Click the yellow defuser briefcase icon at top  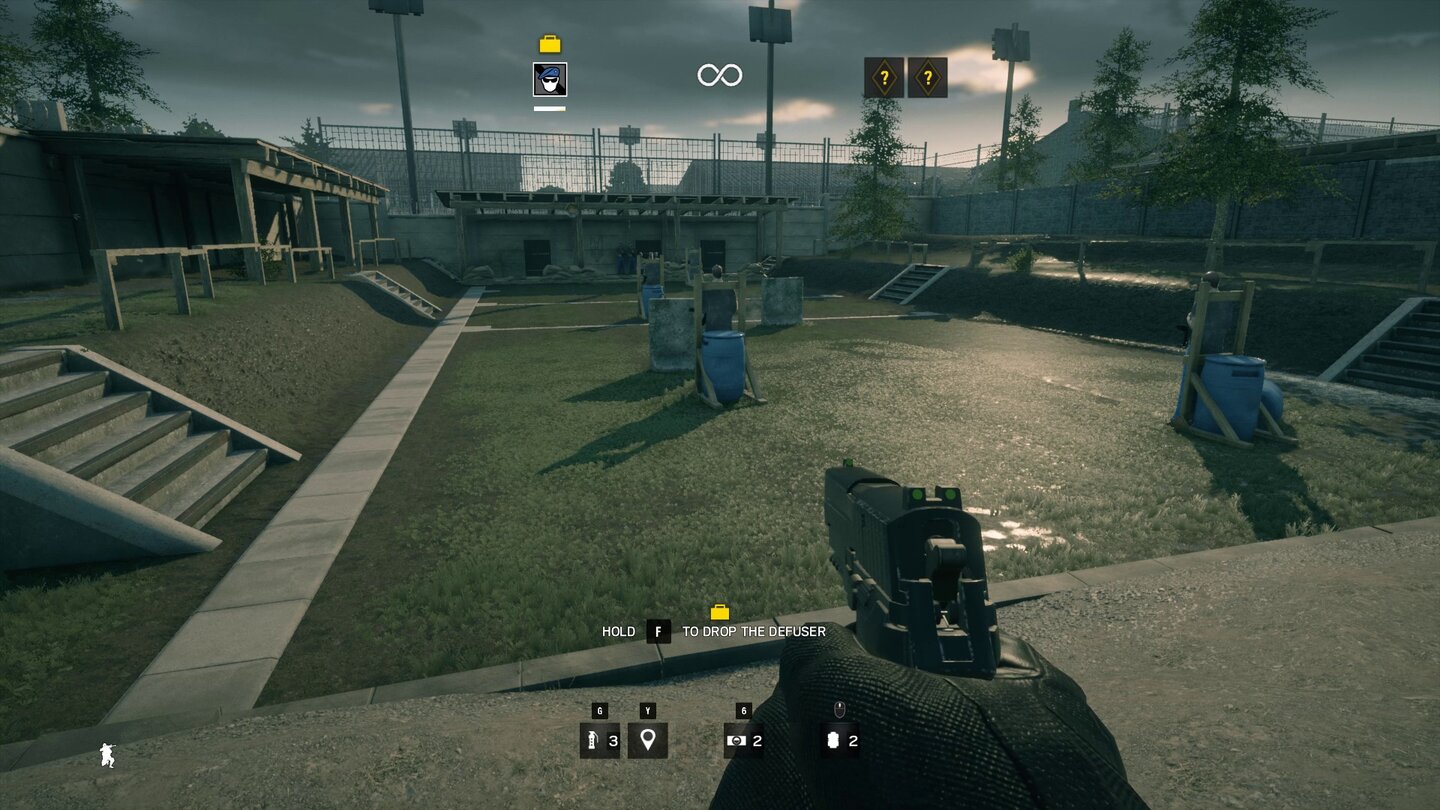549,44
